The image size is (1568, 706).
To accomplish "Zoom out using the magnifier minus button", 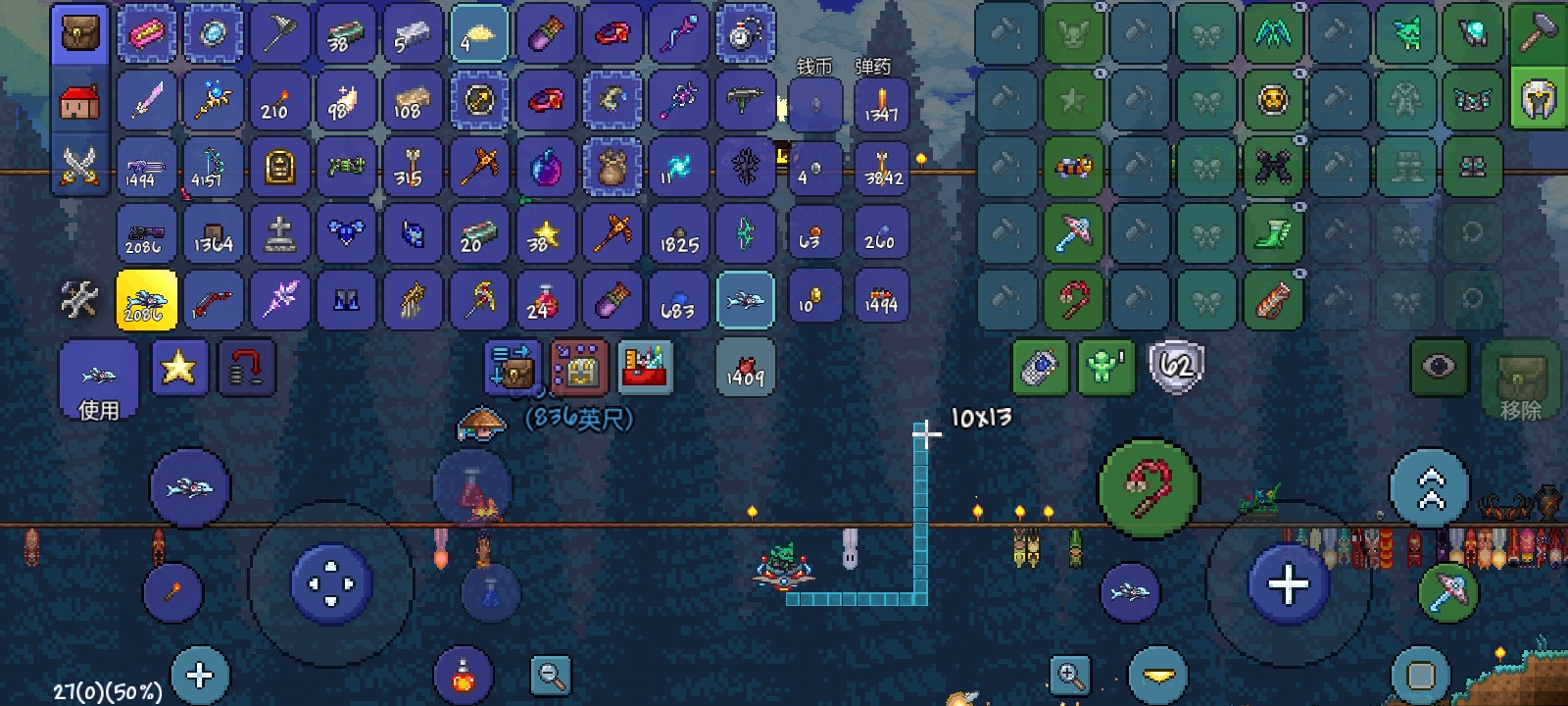I will [551, 675].
